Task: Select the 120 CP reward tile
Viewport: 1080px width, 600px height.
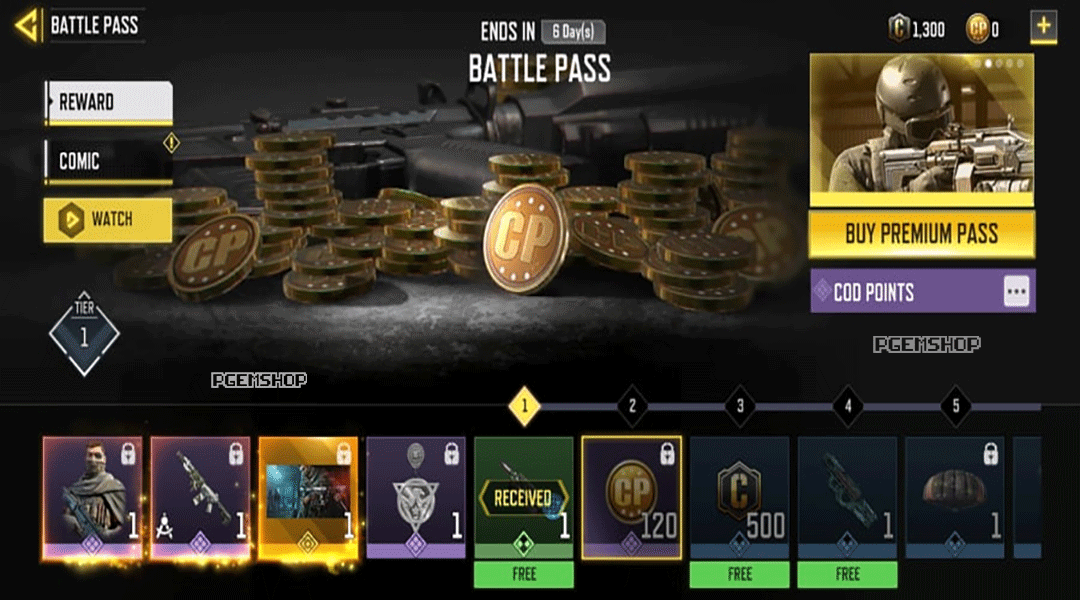Action: click(x=631, y=497)
